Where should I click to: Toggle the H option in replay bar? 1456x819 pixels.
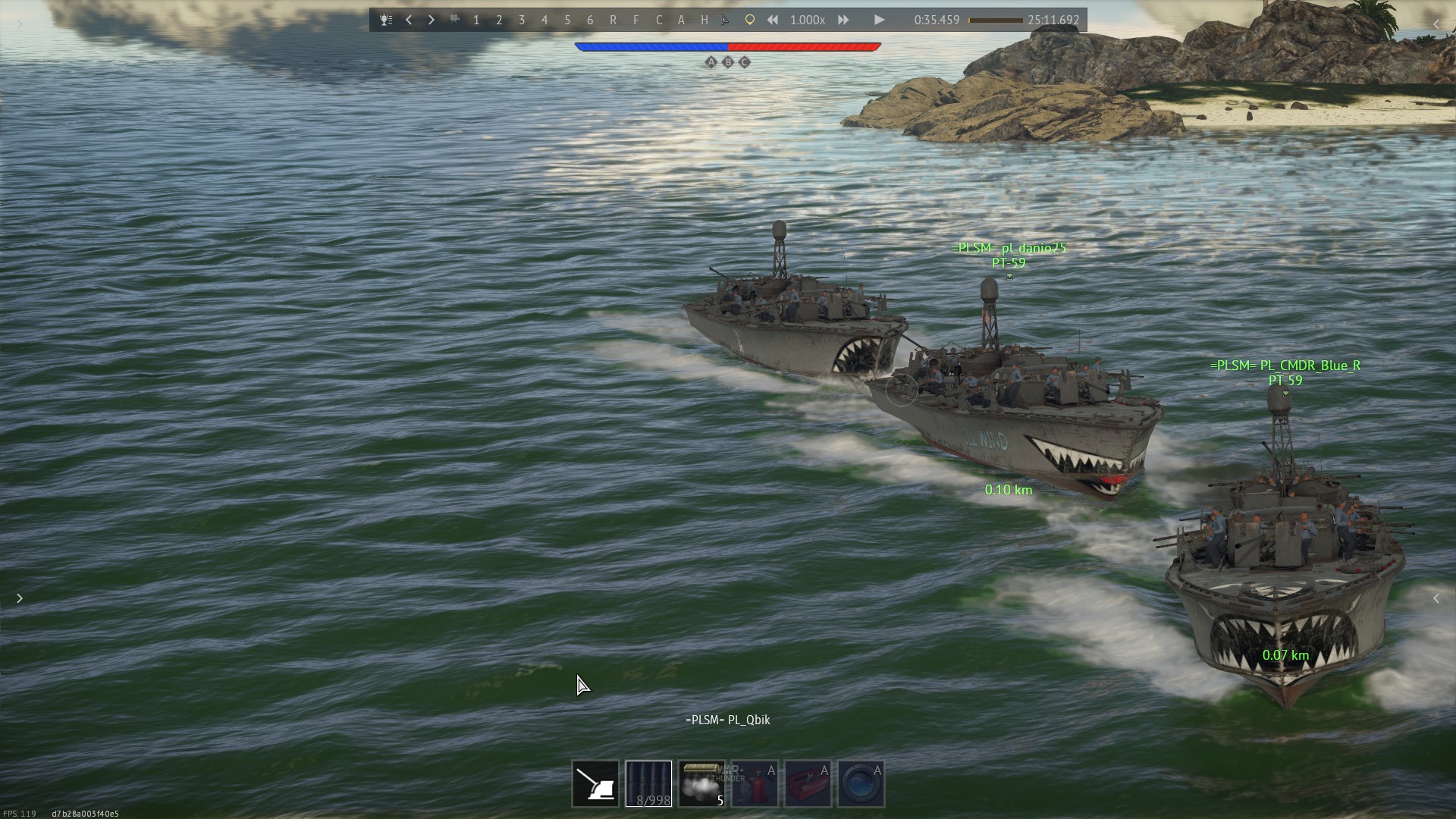click(704, 20)
